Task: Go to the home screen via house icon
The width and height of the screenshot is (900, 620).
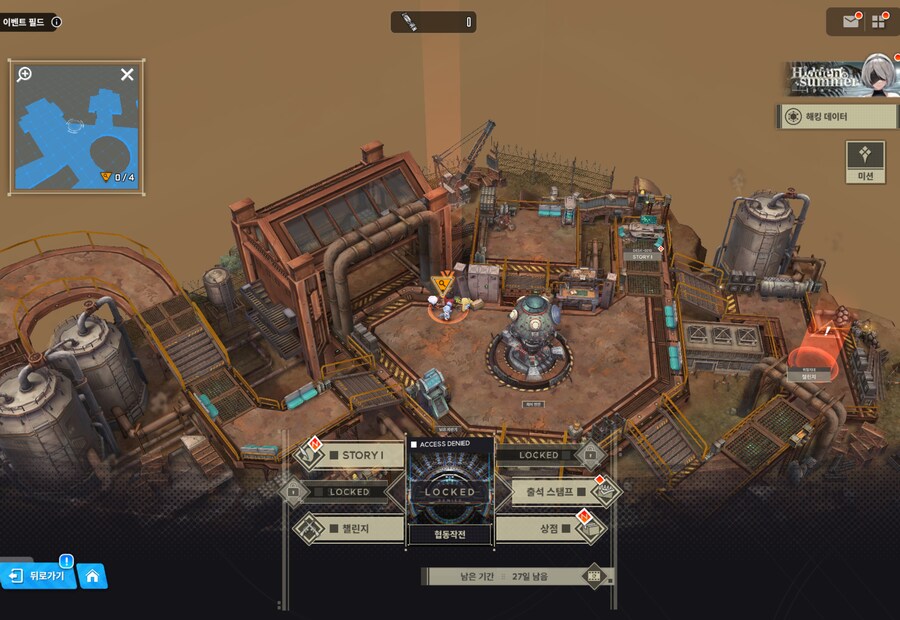Action: (x=92, y=576)
